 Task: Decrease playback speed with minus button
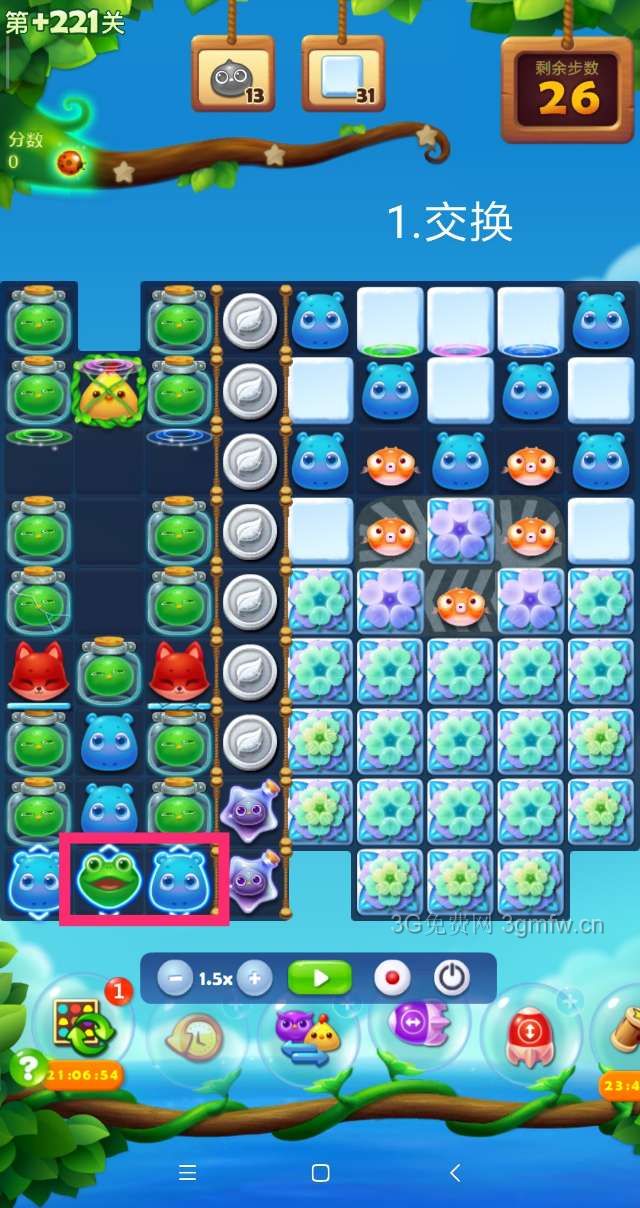[x=174, y=978]
